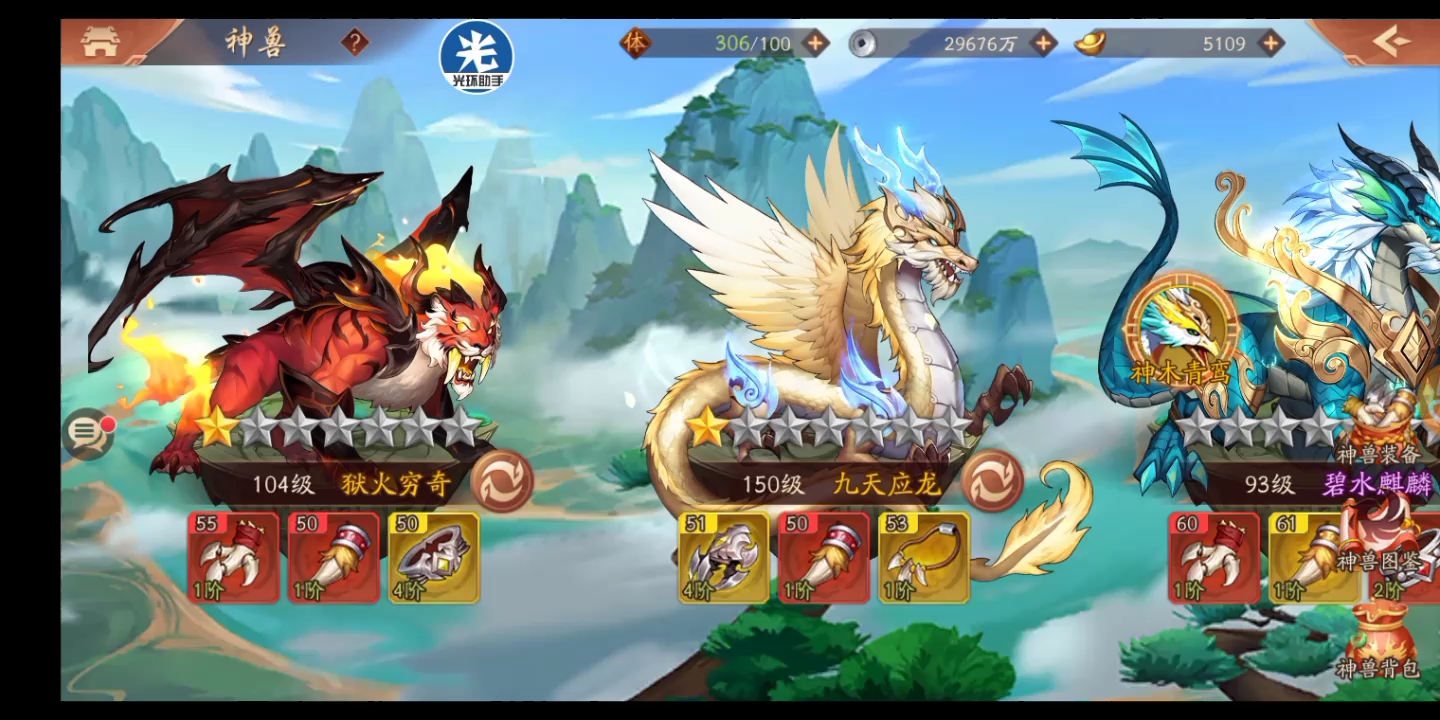The width and height of the screenshot is (1440, 720).
Task: Click the swap icon beside 九天应龙
Action: pos(992,481)
